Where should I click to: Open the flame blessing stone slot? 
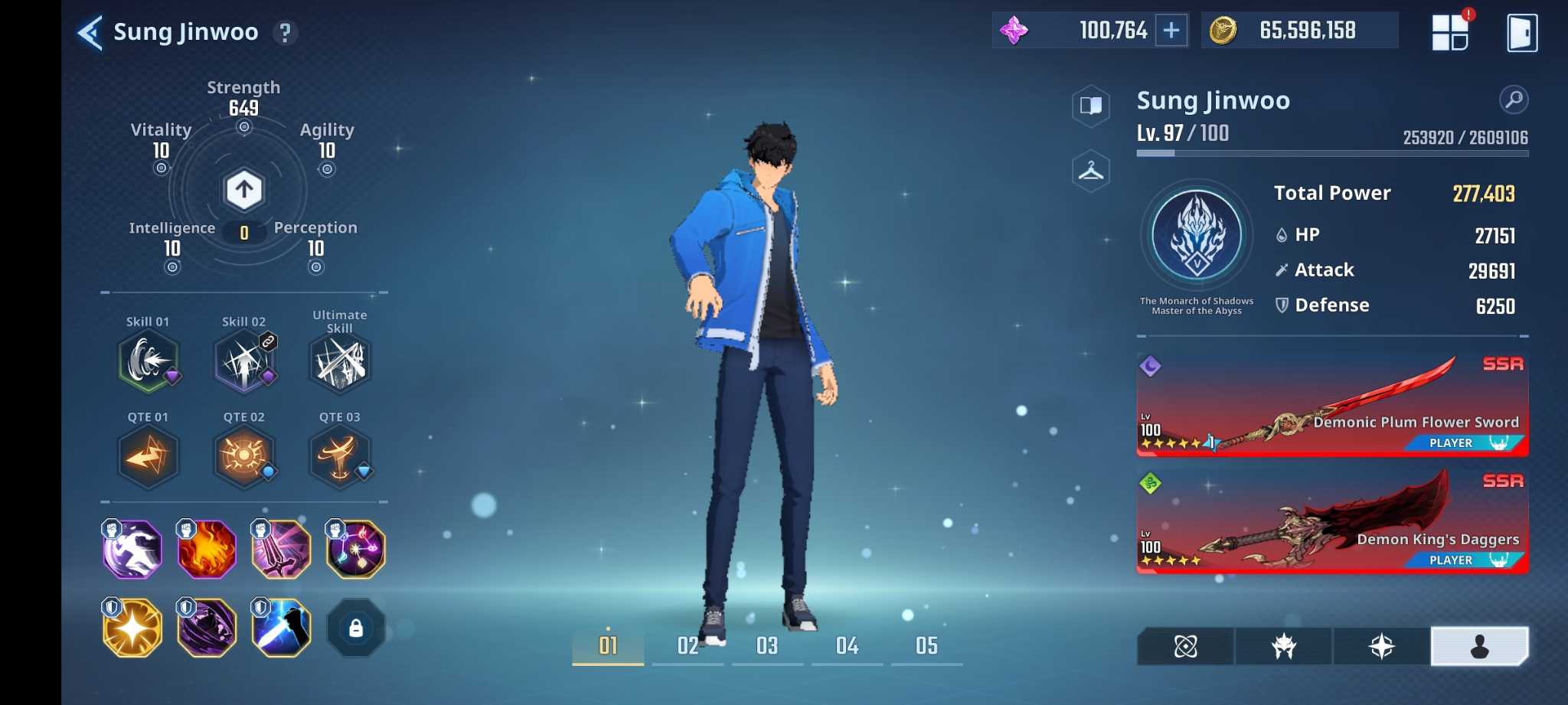pyautogui.click(x=207, y=549)
